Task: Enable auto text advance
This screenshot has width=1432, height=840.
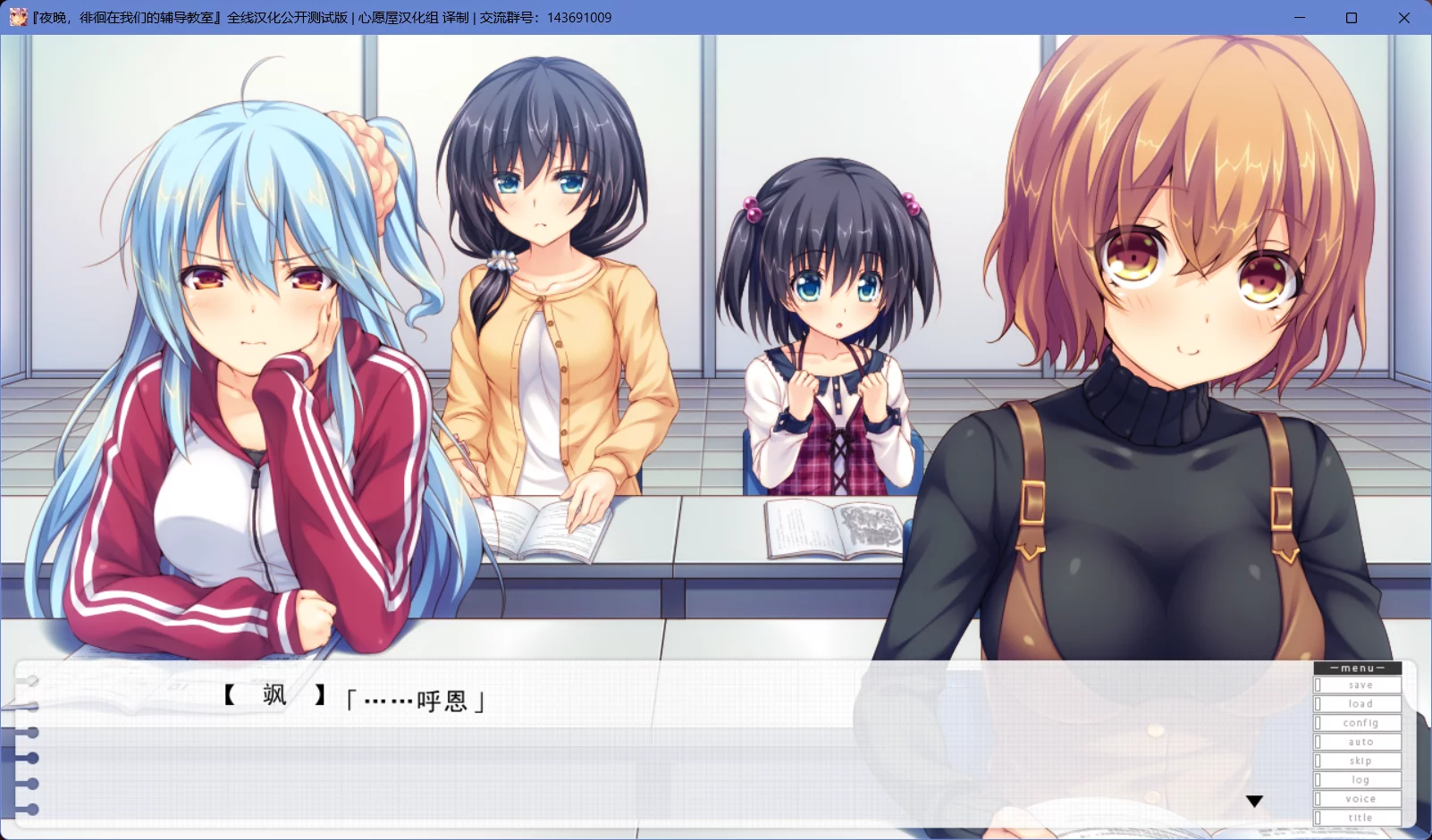Action: coord(1359,742)
